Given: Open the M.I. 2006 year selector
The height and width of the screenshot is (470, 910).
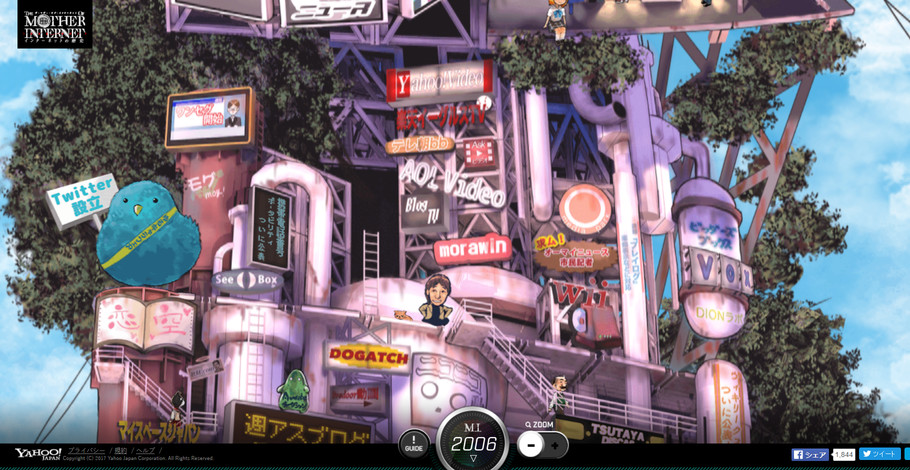Looking at the screenshot, I should coord(473,443).
